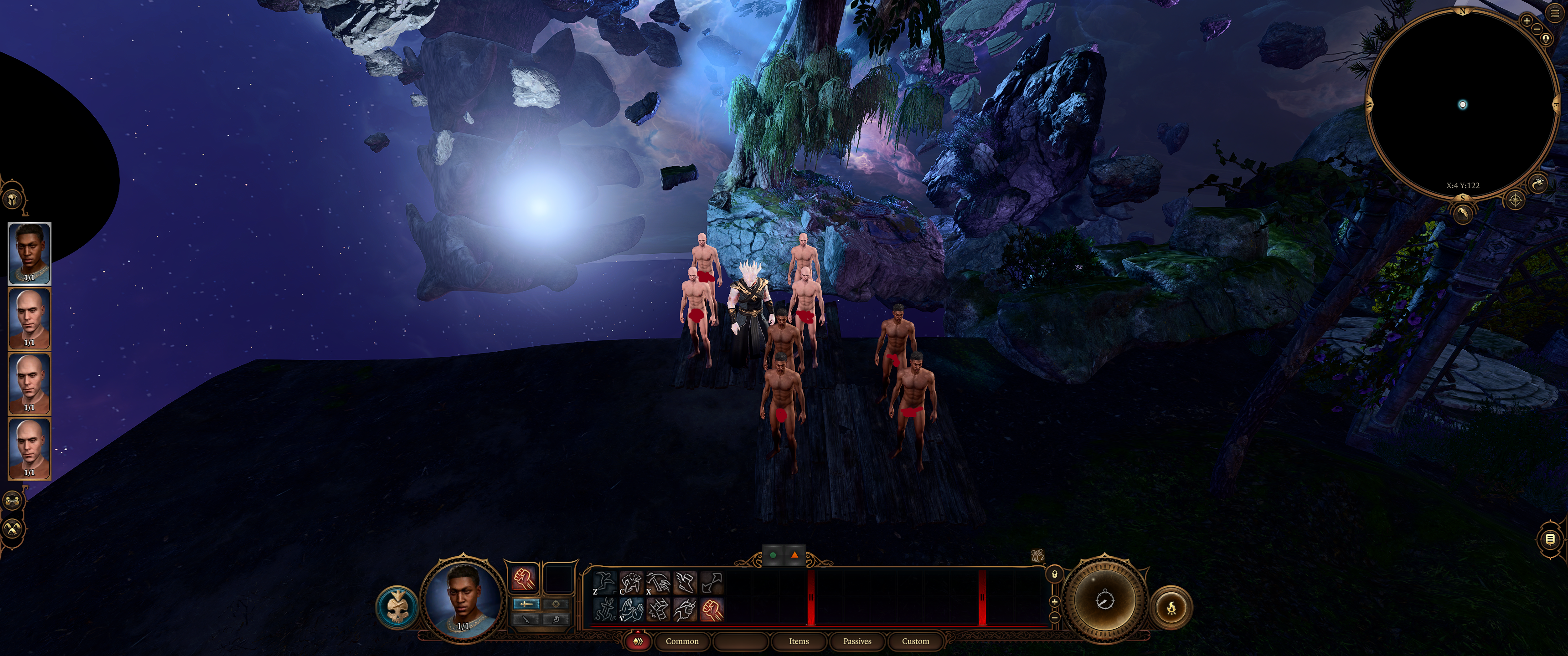Open the compass star map button

(1515, 200)
